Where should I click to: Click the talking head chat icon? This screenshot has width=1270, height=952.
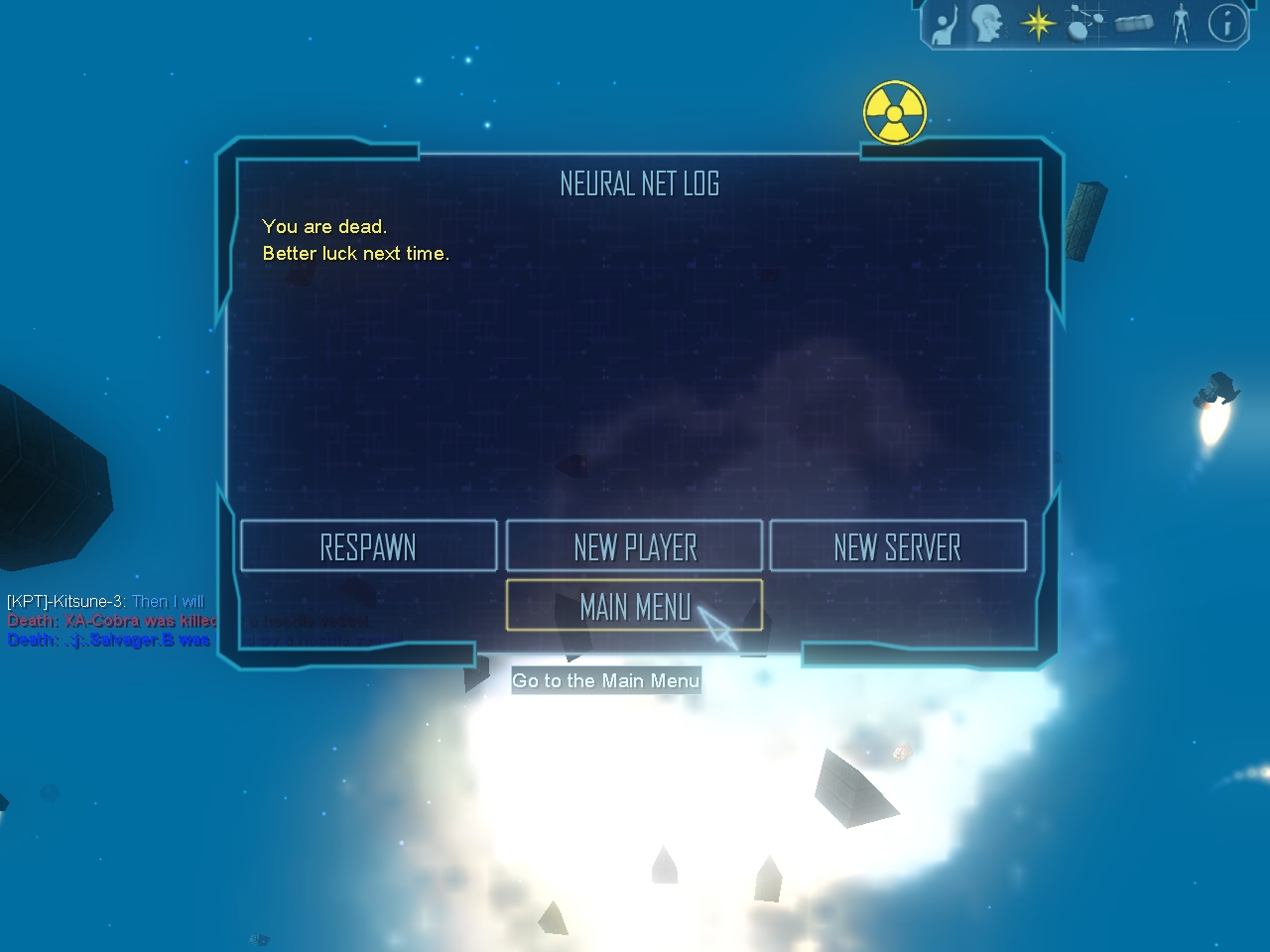pos(988,24)
